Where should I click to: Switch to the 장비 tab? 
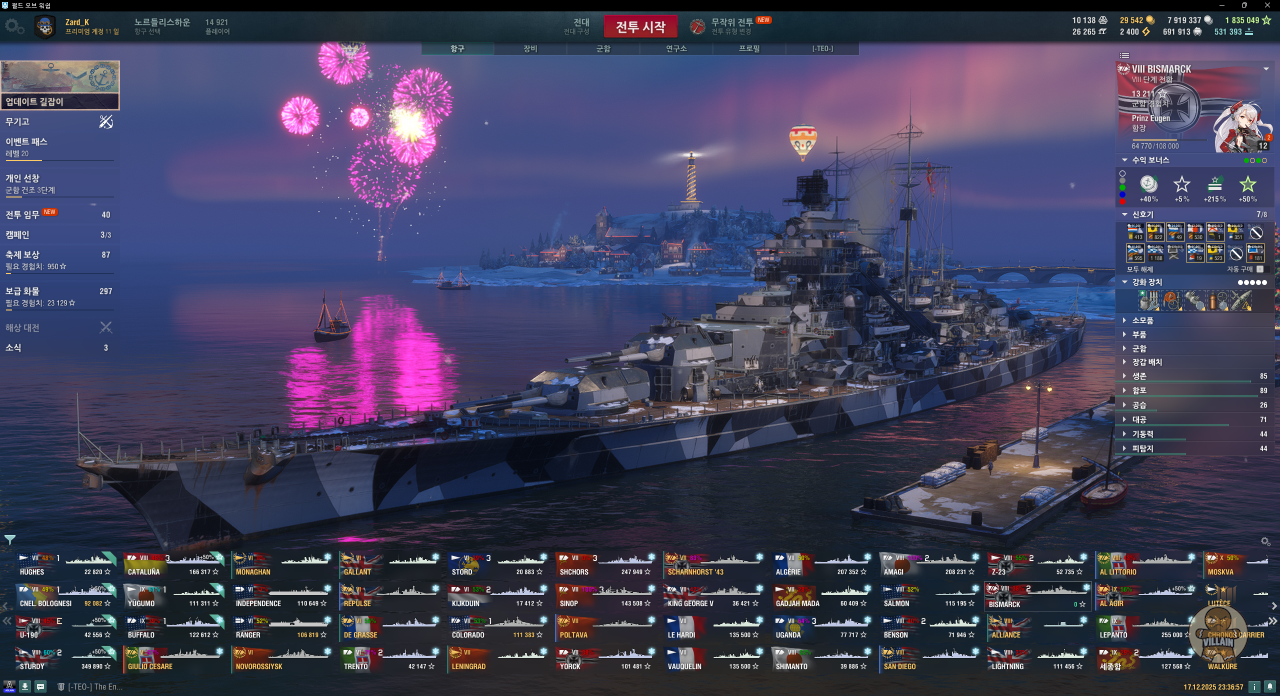(x=530, y=48)
